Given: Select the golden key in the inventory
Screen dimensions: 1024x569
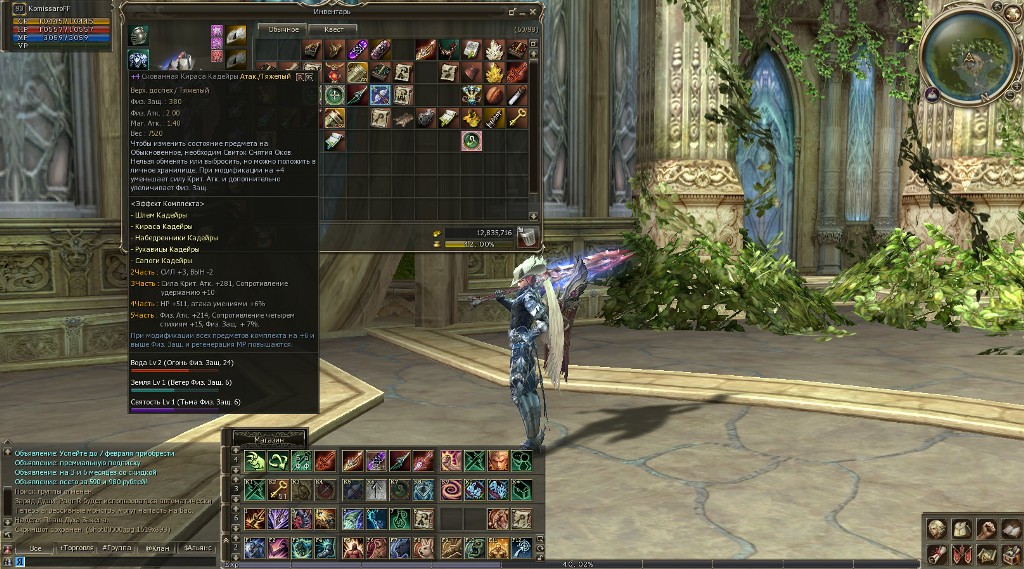Looking at the screenshot, I should click(516, 118).
